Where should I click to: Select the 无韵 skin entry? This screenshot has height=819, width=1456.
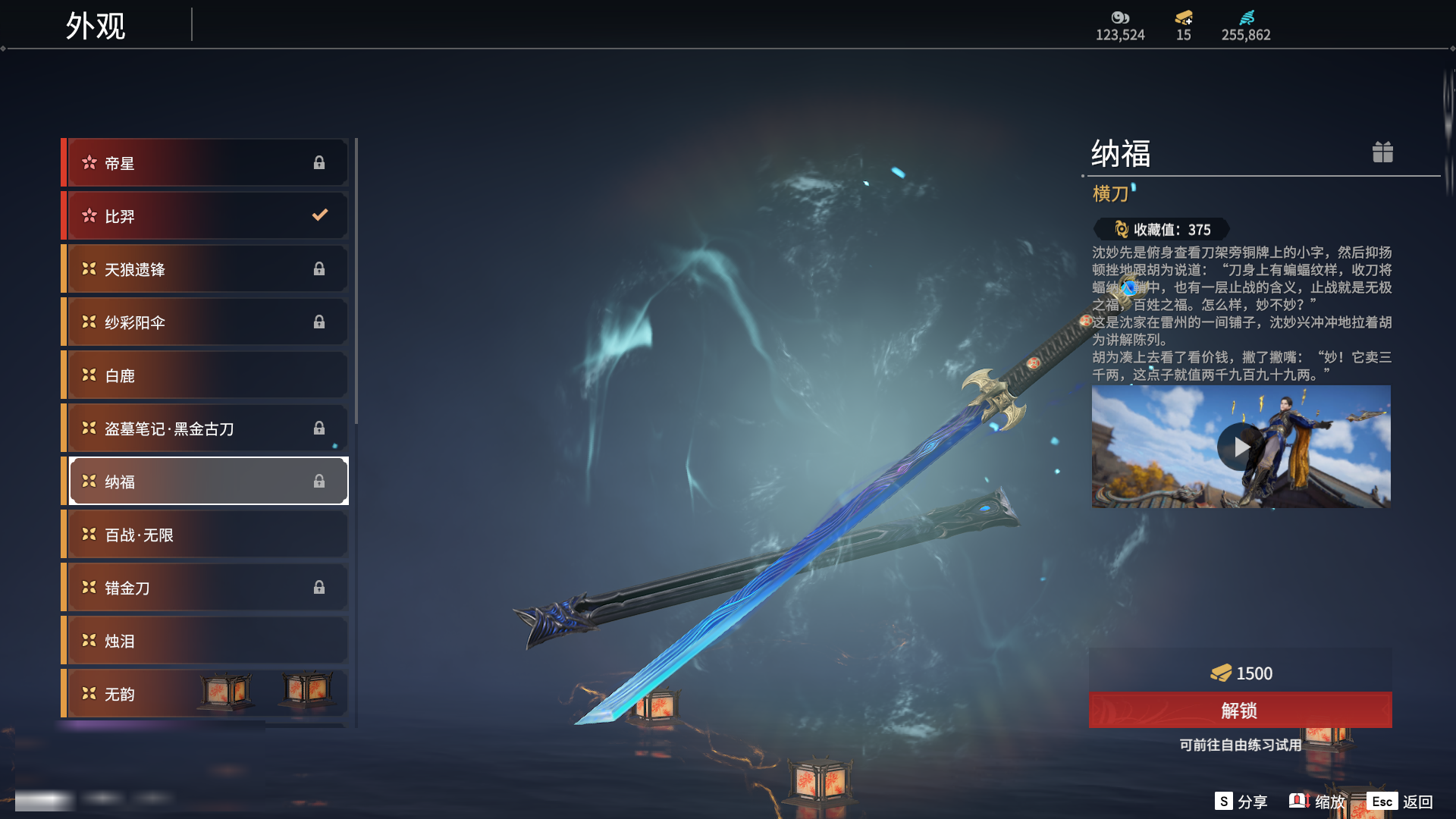pyautogui.click(x=206, y=694)
